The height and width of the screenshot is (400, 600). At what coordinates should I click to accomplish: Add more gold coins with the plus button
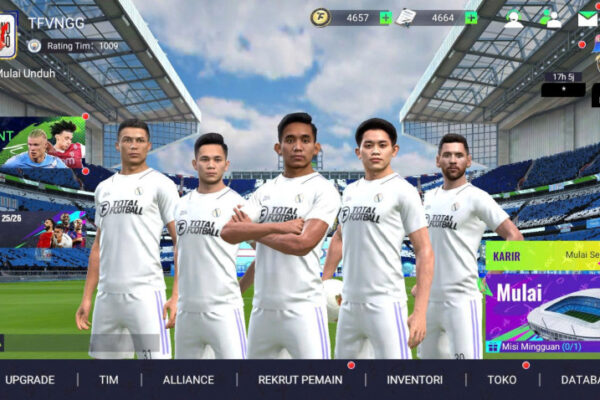point(385,17)
